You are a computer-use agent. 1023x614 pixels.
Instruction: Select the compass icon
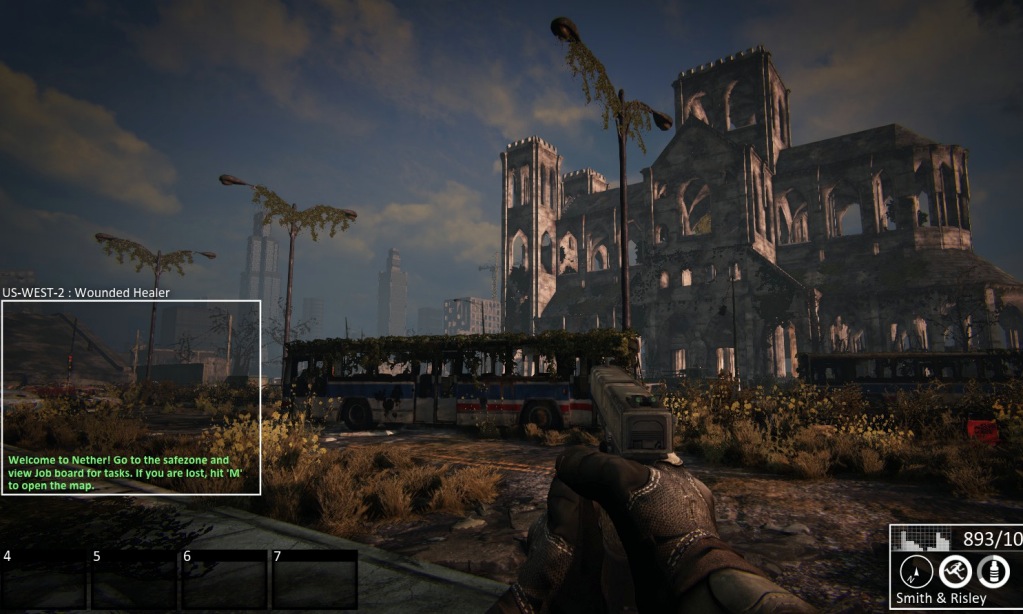[x=916, y=571]
